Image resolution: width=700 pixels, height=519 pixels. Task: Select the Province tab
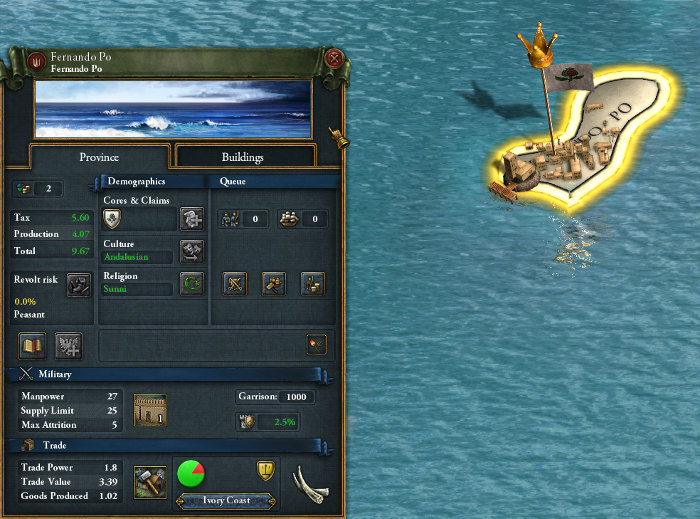tap(99, 157)
